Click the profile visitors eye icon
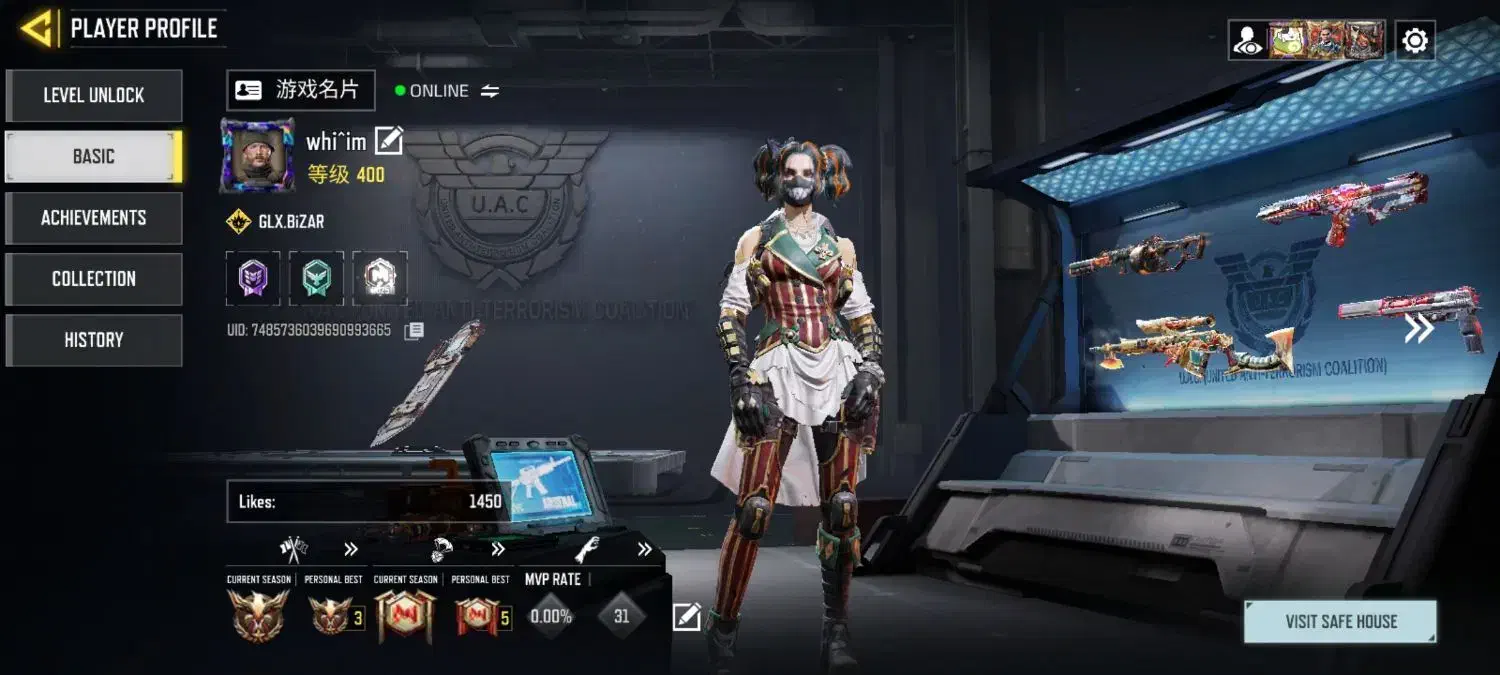The width and height of the screenshot is (1500, 675). click(1247, 41)
